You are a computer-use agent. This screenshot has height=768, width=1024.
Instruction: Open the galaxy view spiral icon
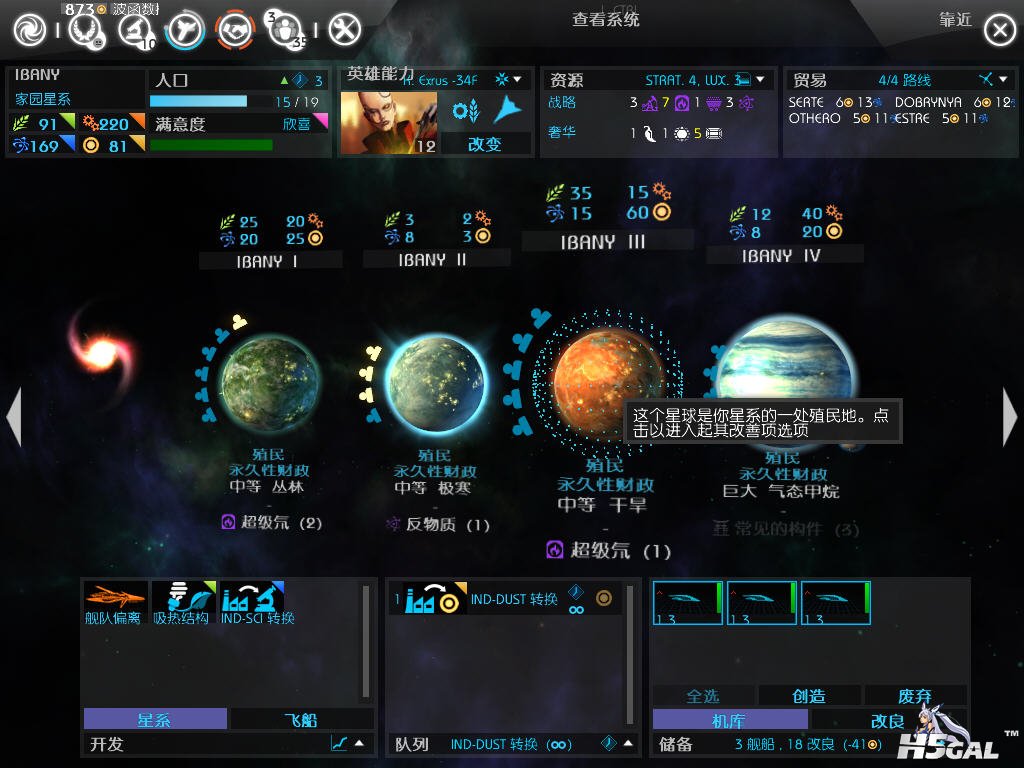tap(29, 30)
